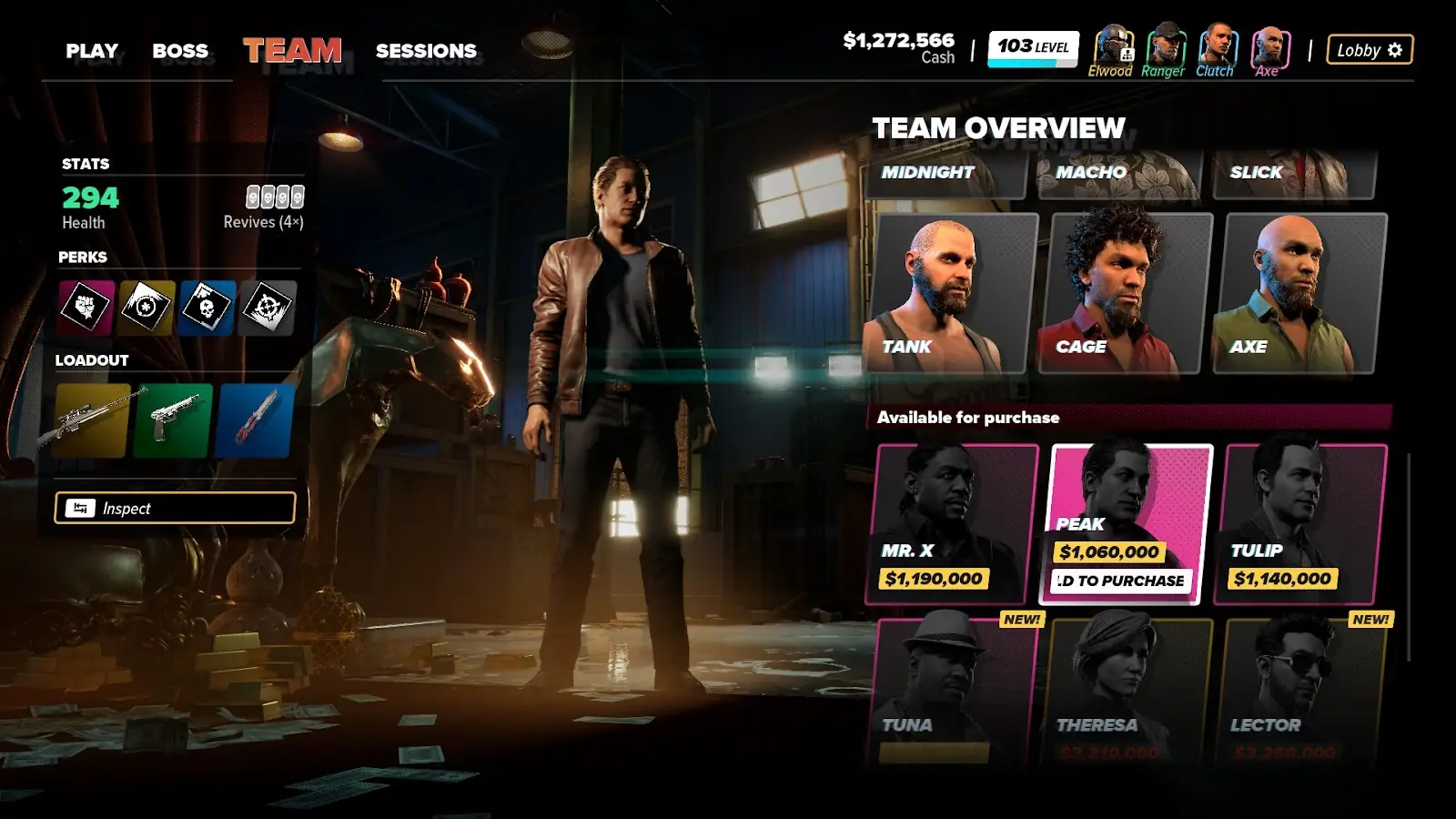Select the TEAM tab
Screen dimensions: 1456x819
click(x=292, y=51)
